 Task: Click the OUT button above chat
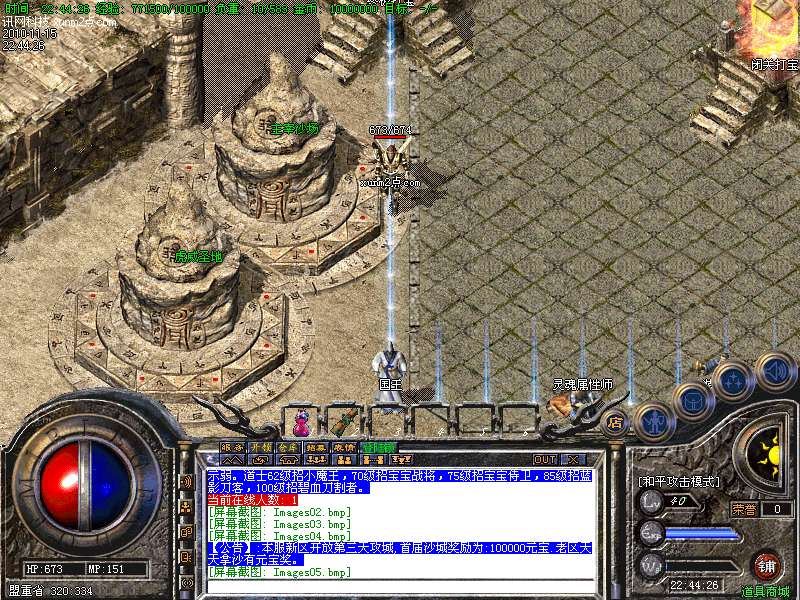click(544, 459)
